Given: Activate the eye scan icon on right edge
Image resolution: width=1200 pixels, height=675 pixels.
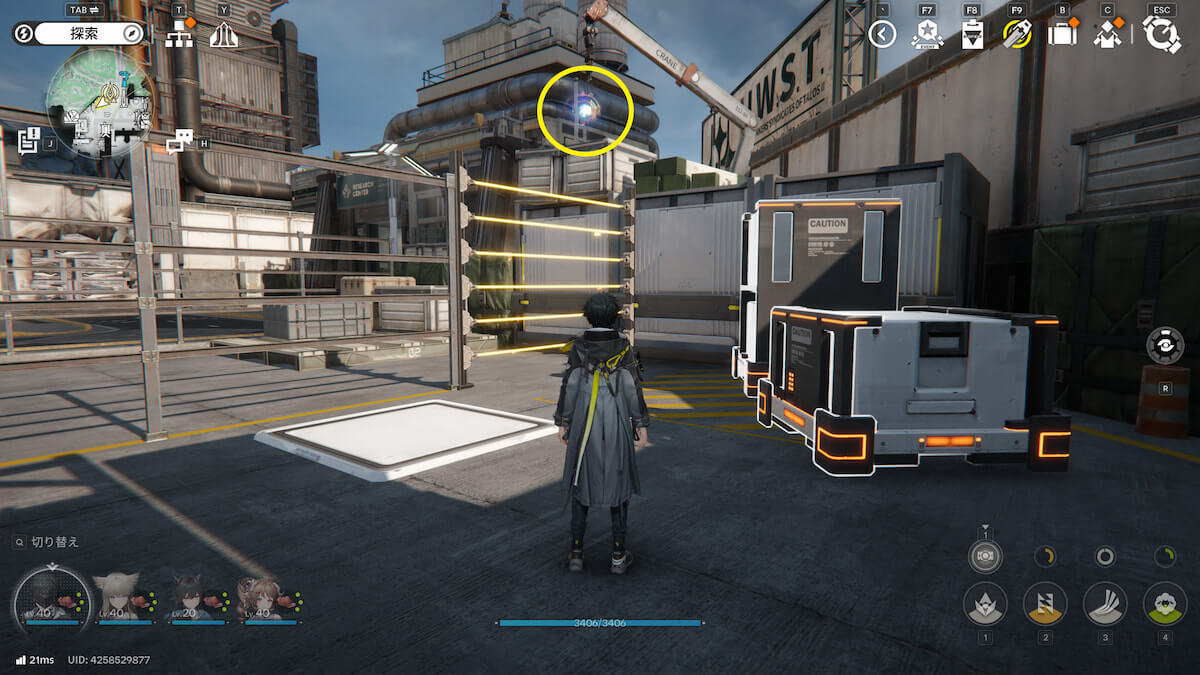Looking at the screenshot, I should 1165,345.
